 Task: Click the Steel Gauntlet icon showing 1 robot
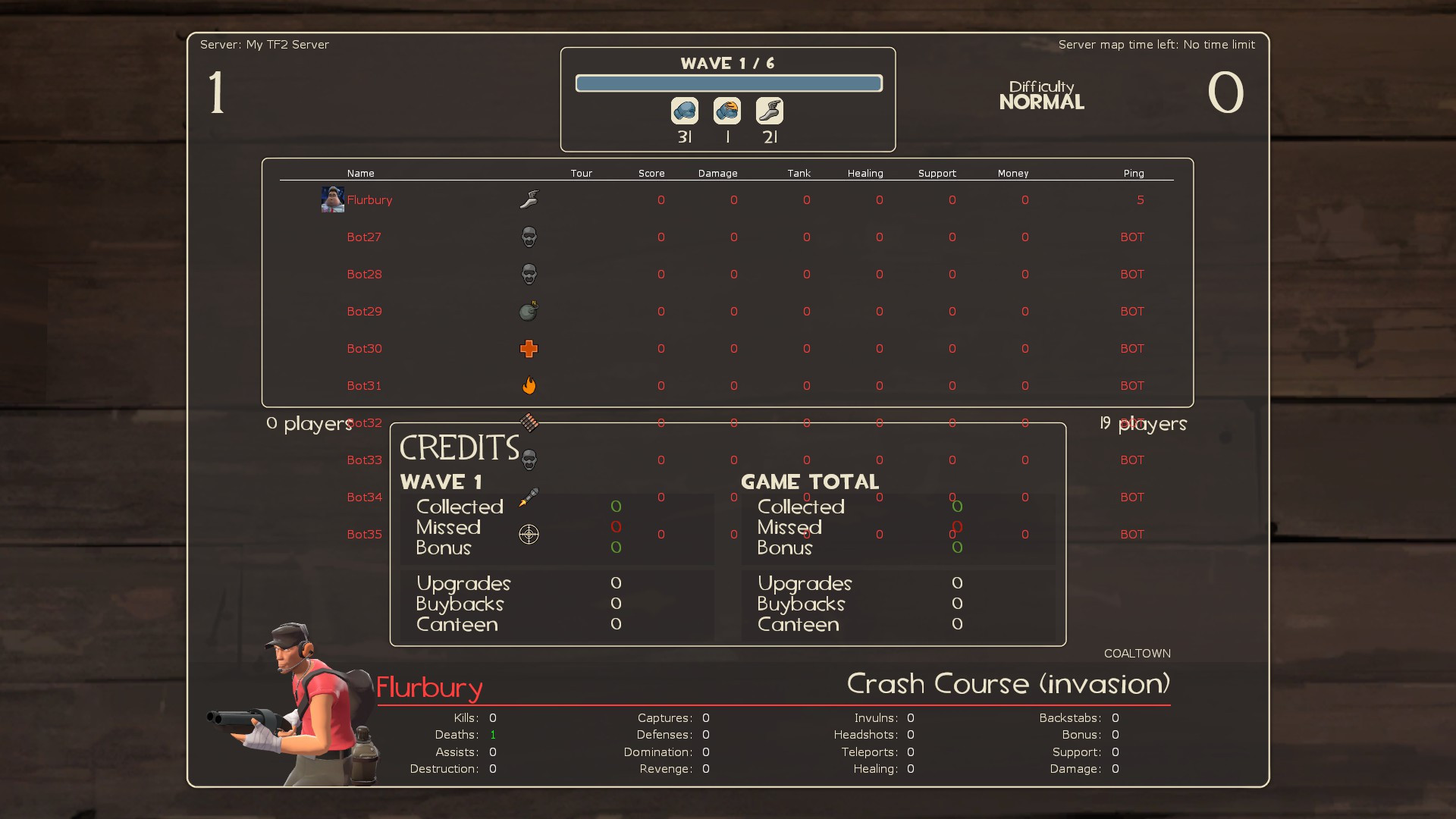(x=727, y=110)
